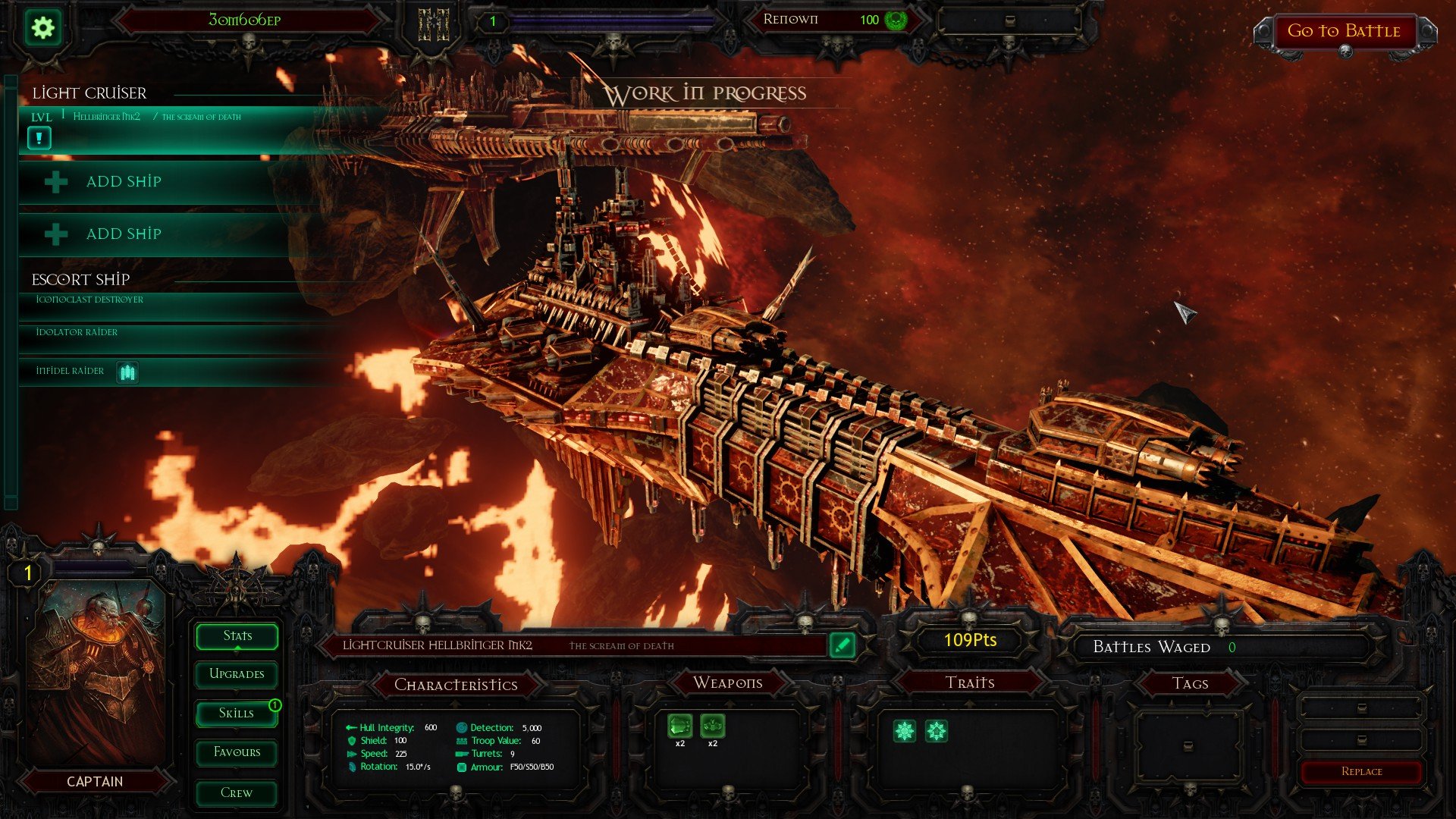Switch to the Upgrades tab
The height and width of the screenshot is (819, 1456).
(236, 674)
